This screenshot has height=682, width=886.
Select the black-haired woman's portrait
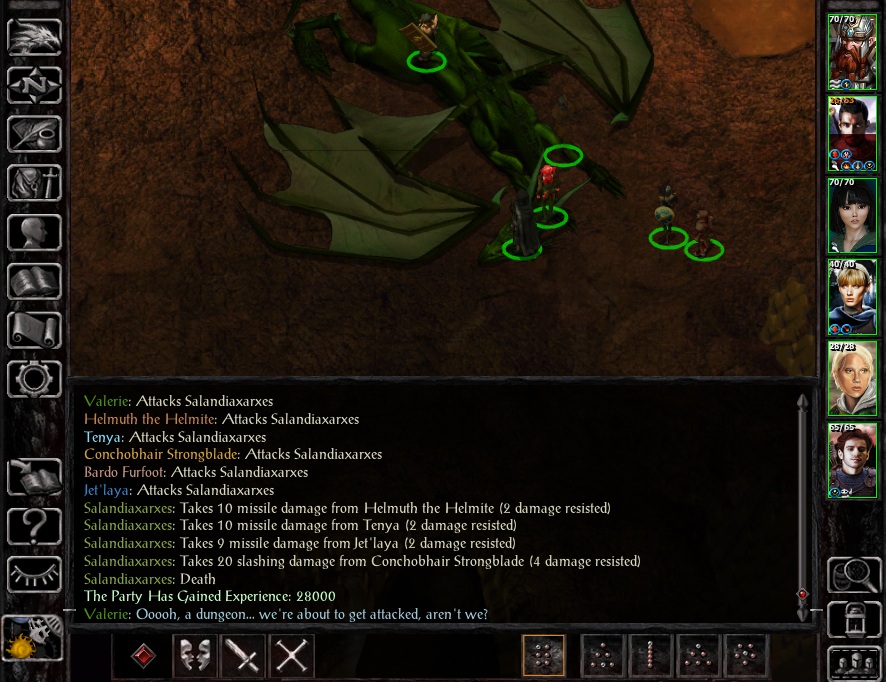[x=852, y=215]
